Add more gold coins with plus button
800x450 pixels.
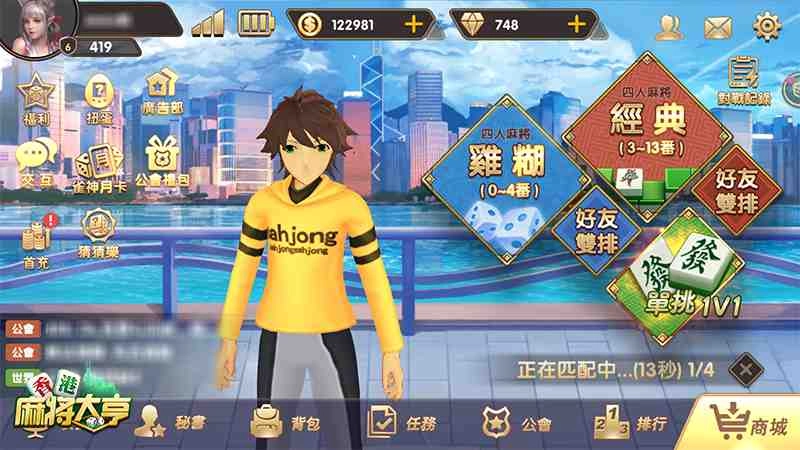tap(412, 24)
